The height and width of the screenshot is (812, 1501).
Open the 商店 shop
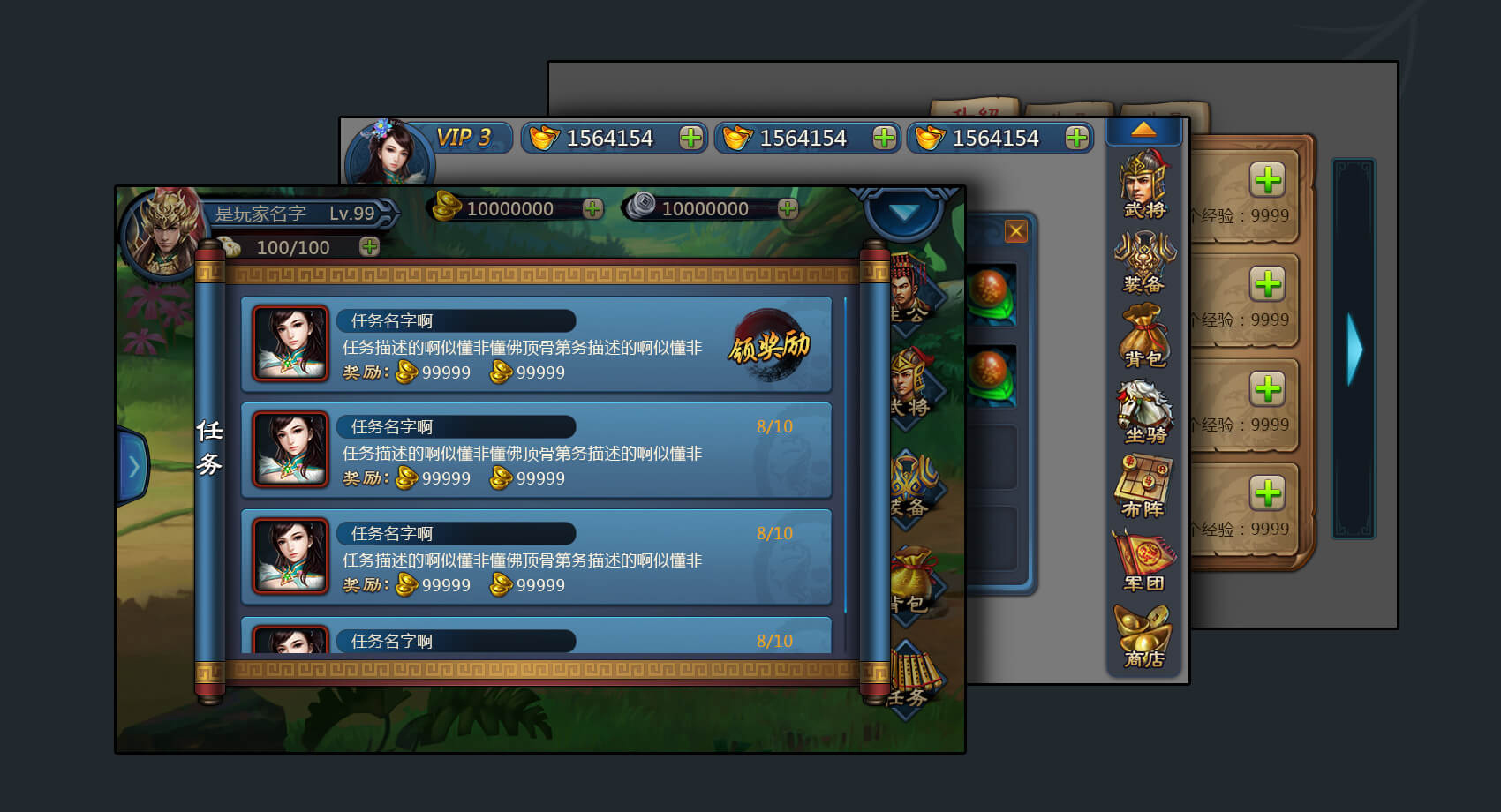1143,635
